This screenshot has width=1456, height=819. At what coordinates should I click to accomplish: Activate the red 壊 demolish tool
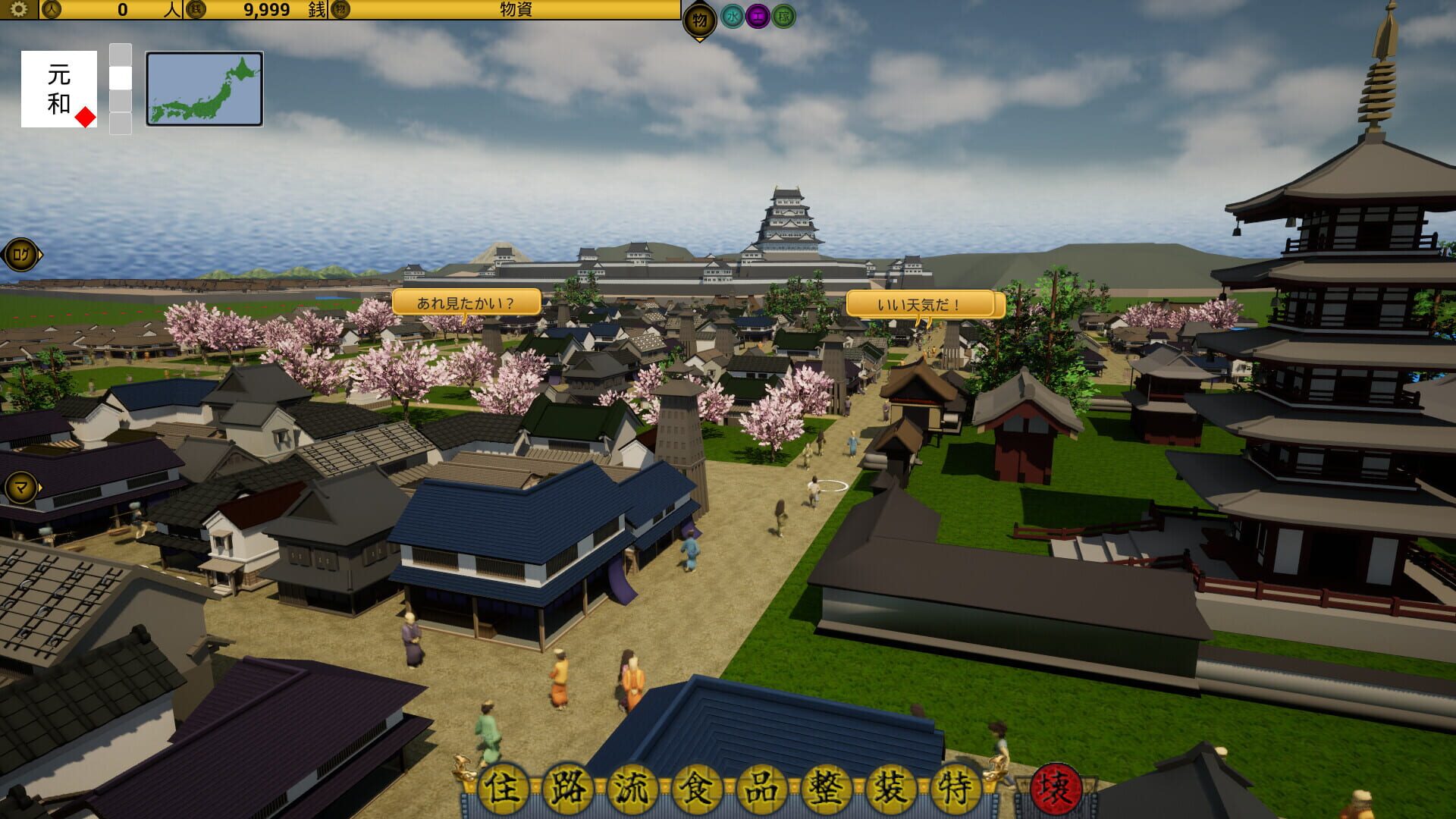click(1056, 788)
